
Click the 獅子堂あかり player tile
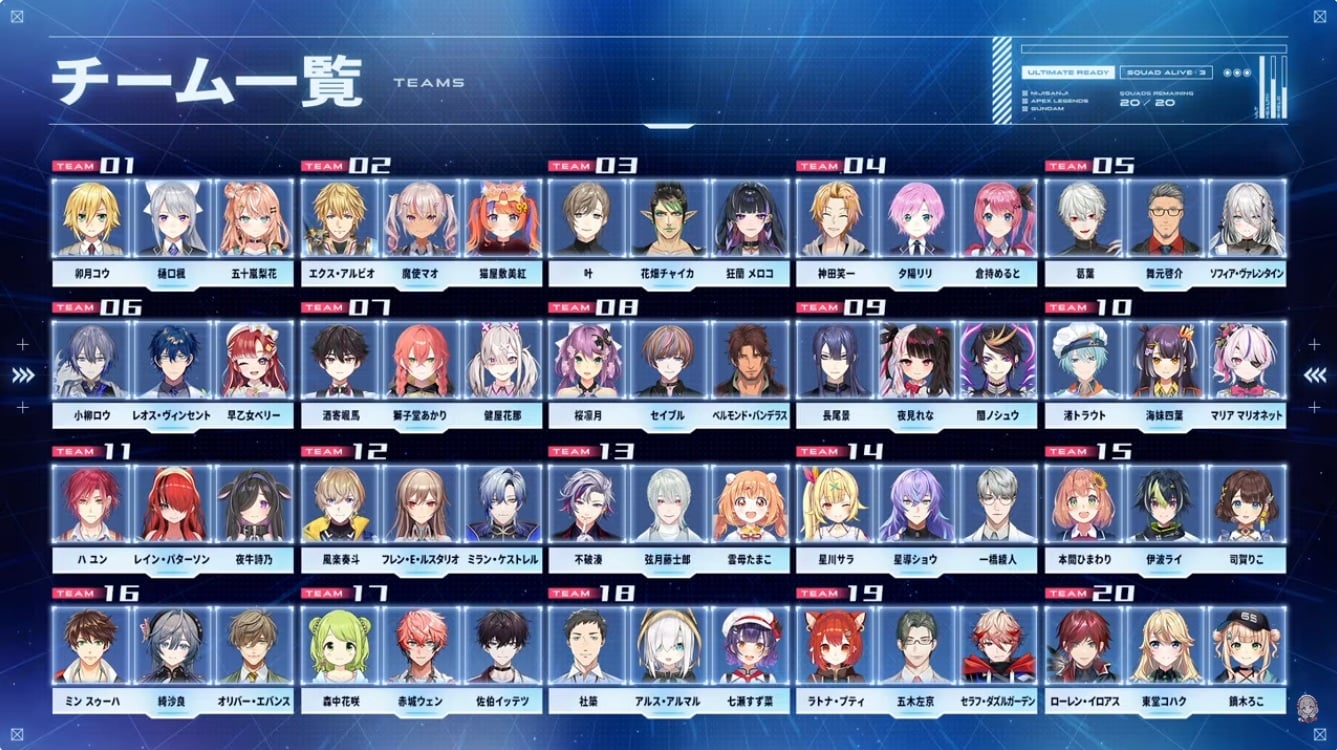[x=421, y=360]
